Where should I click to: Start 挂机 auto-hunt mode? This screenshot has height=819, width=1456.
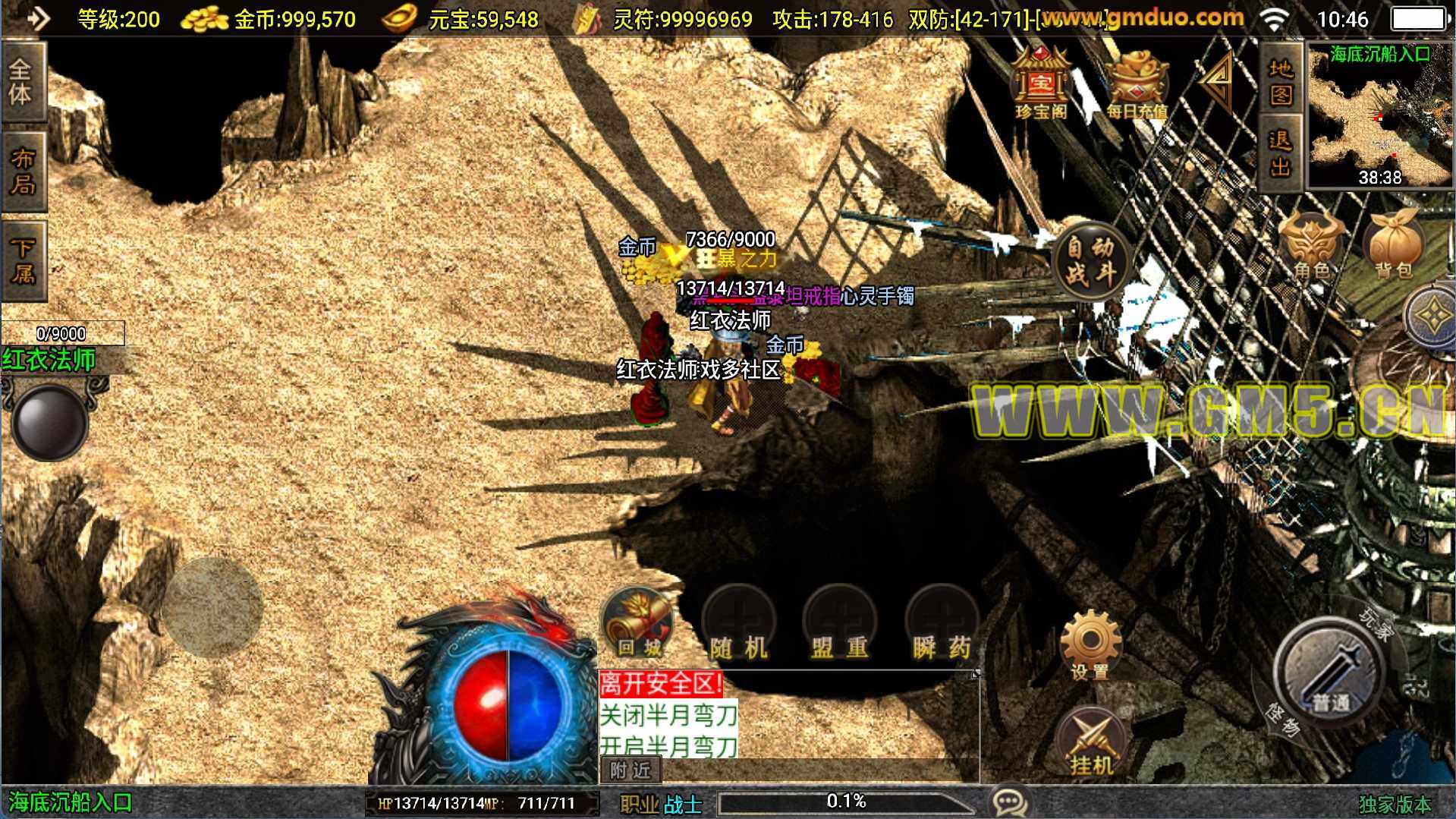(x=1090, y=742)
